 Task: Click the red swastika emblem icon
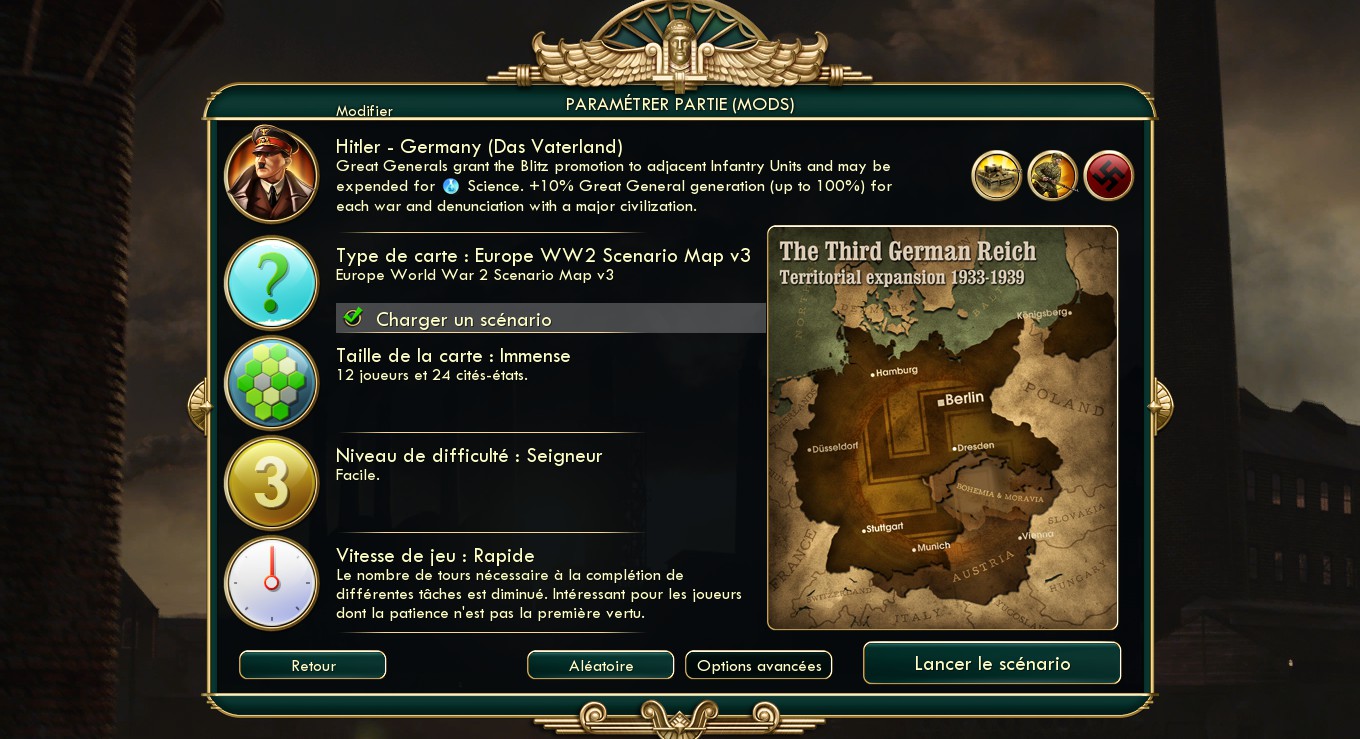[x=1108, y=176]
